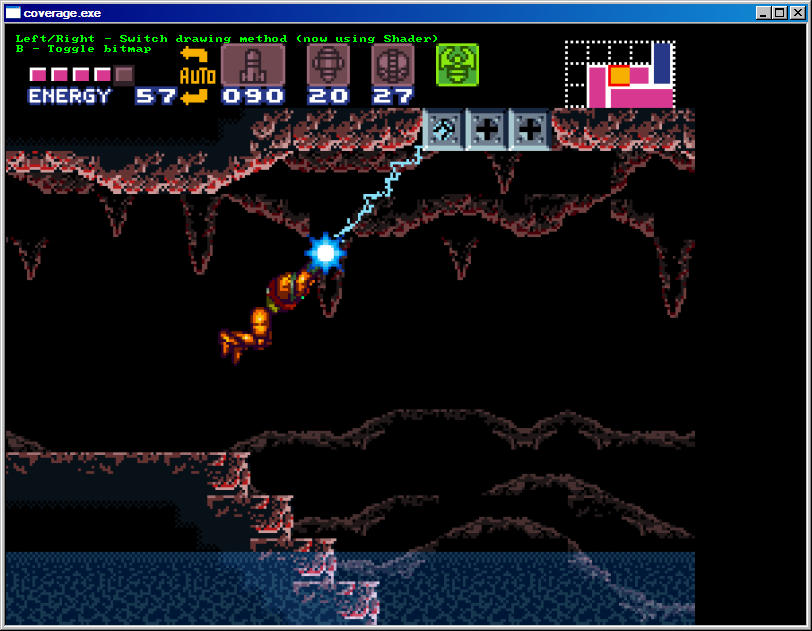Choose the power bomb icon
This screenshot has width=812, height=631.
(392, 65)
